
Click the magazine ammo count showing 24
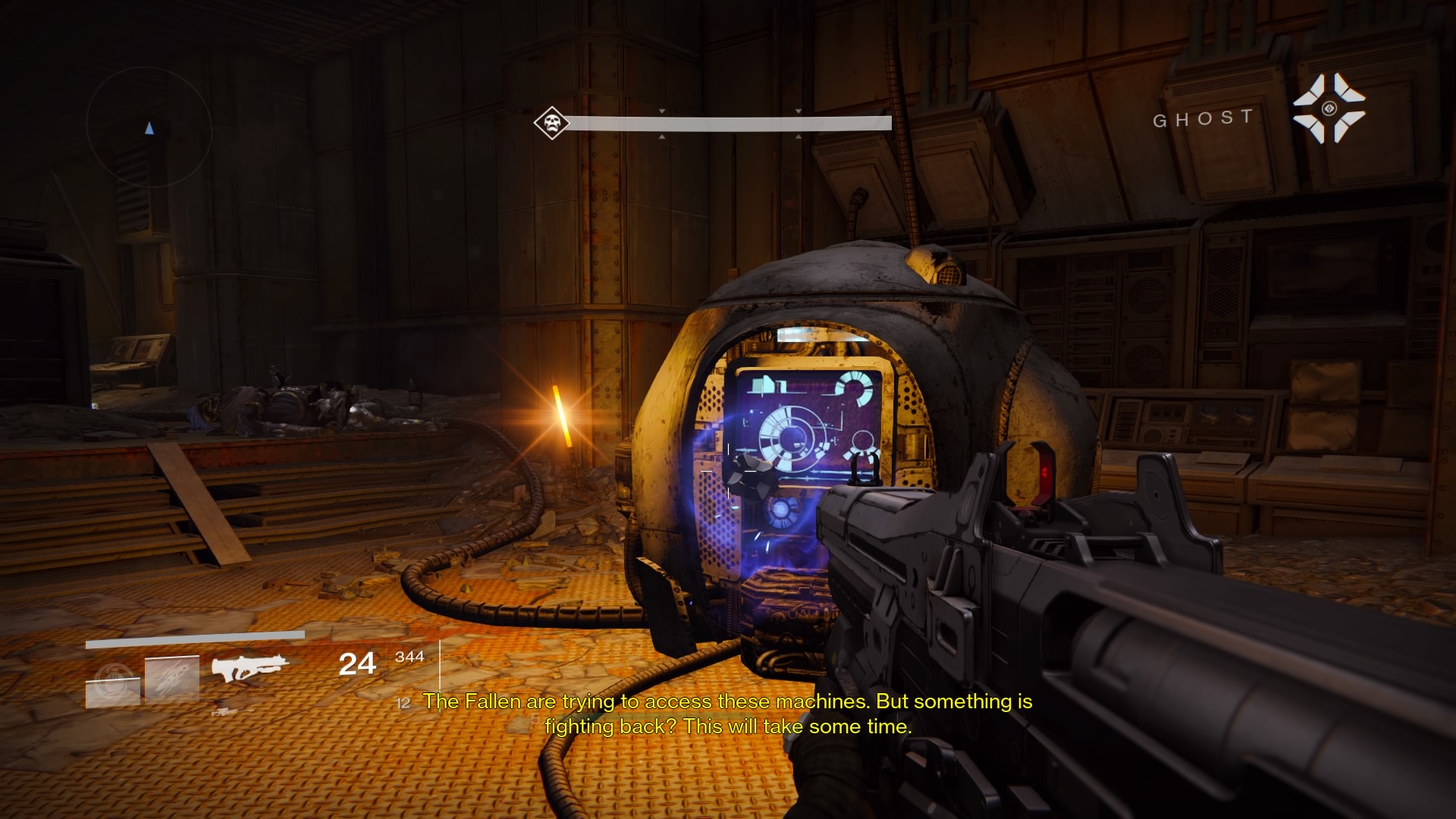(x=357, y=664)
